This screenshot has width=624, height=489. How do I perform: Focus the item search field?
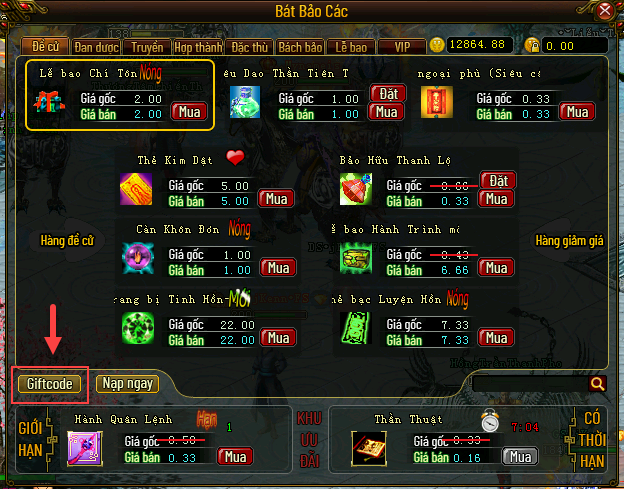(529, 383)
